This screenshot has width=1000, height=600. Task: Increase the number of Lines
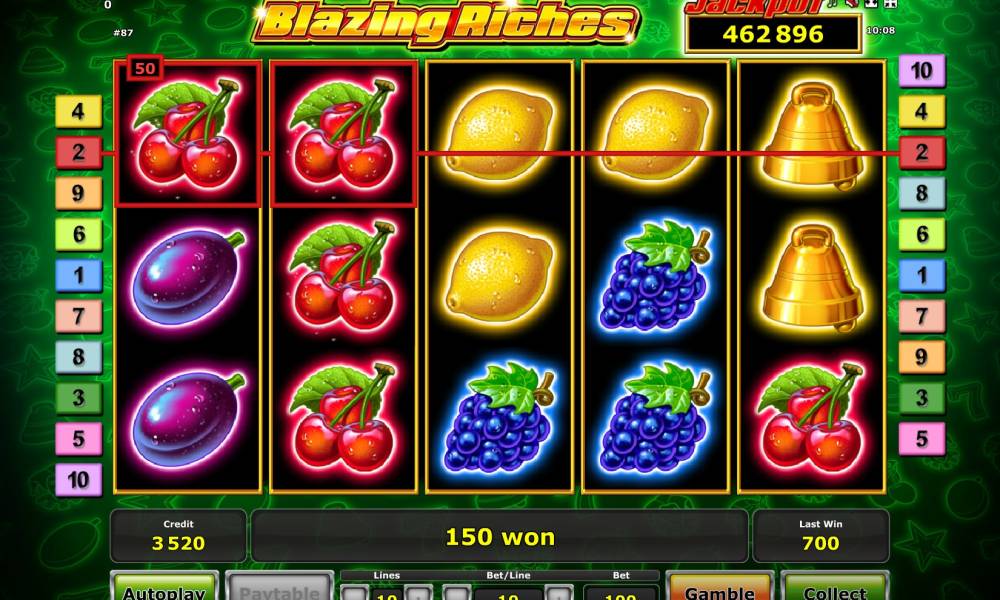(x=418, y=594)
